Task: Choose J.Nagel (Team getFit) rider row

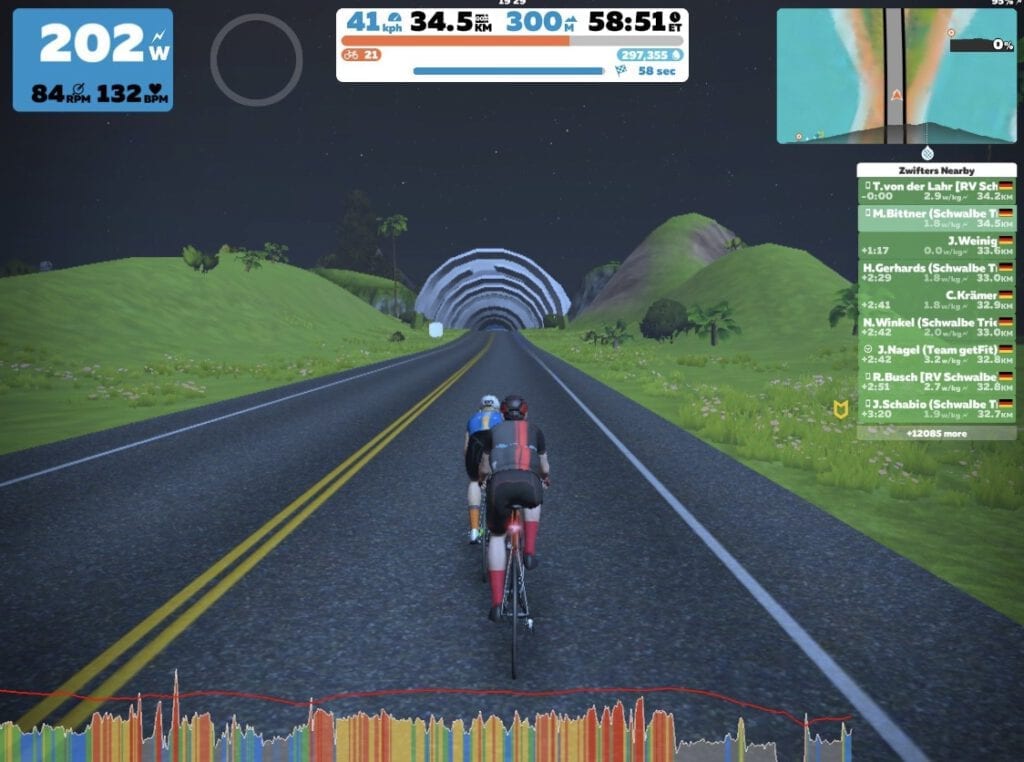Action: pyautogui.click(x=936, y=354)
